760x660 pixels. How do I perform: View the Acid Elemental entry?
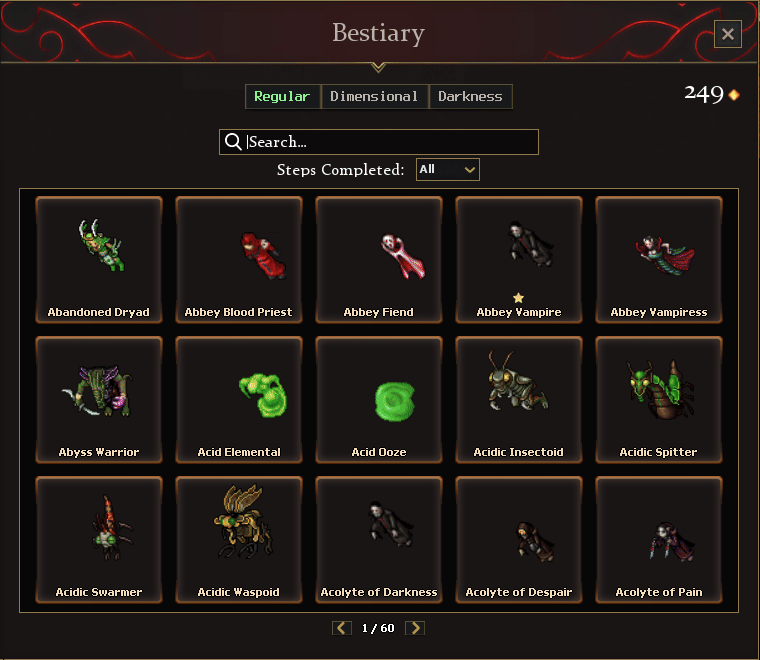[x=239, y=399]
